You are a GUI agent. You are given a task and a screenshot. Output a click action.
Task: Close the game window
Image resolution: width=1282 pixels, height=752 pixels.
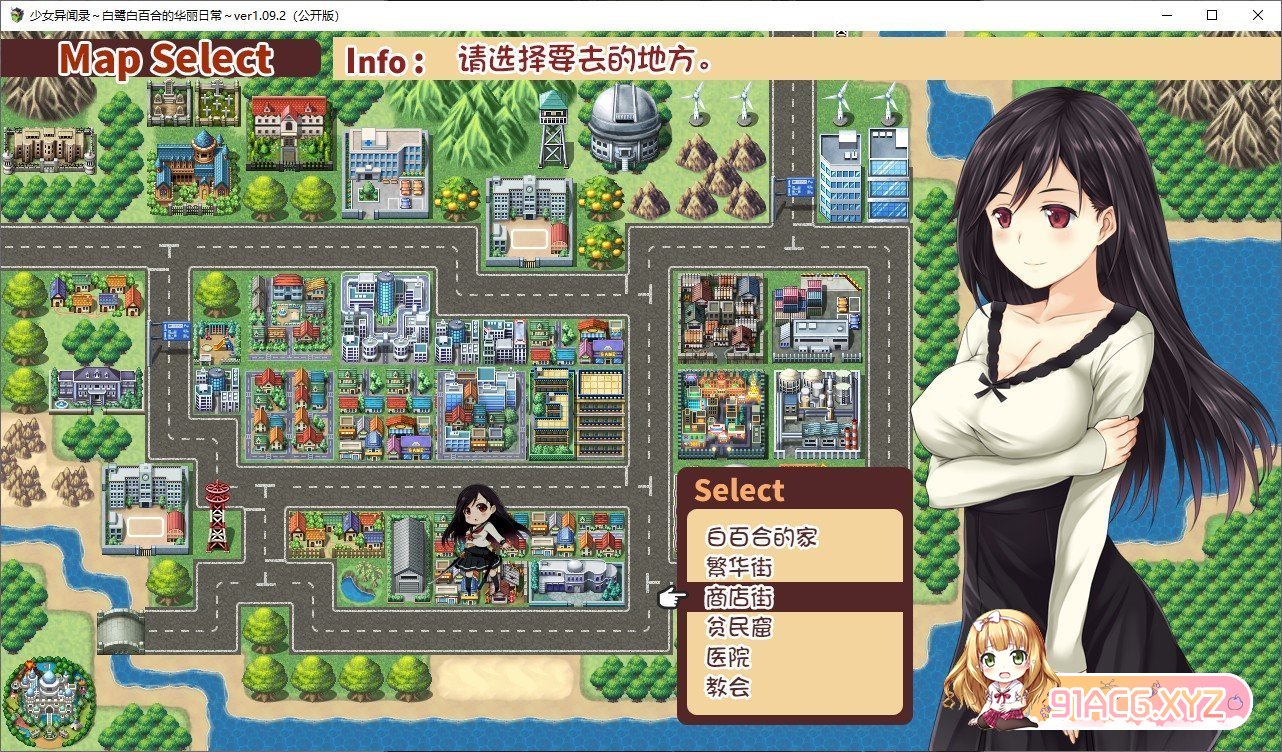pyautogui.click(x=1257, y=15)
